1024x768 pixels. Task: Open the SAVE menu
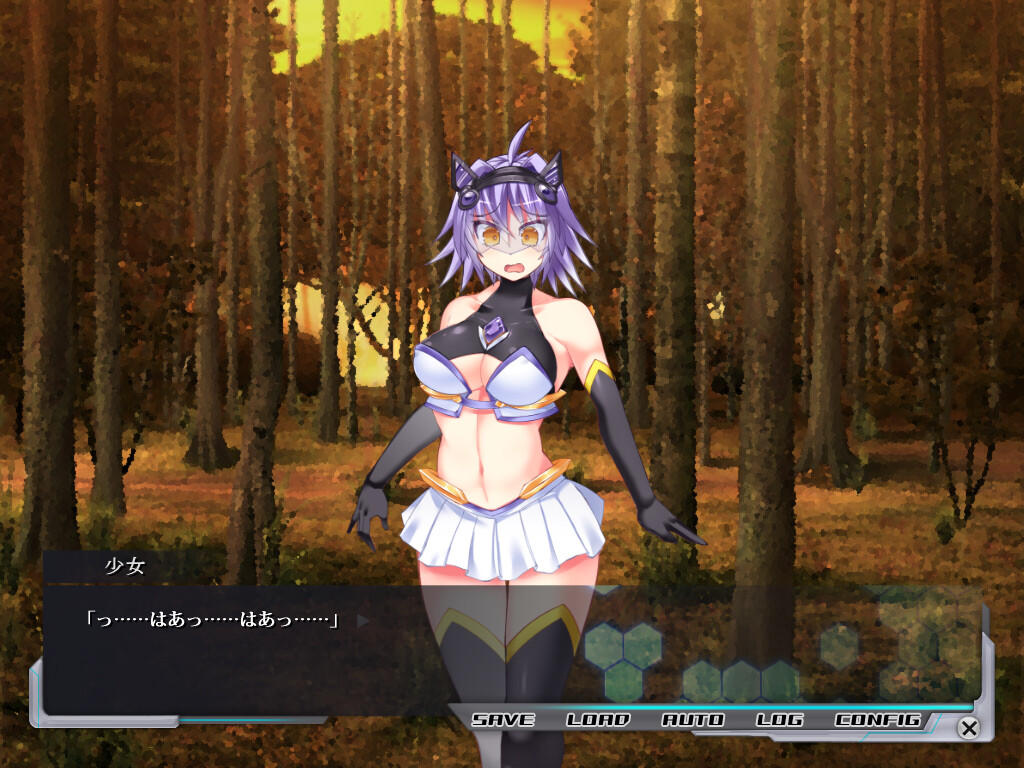click(x=503, y=720)
